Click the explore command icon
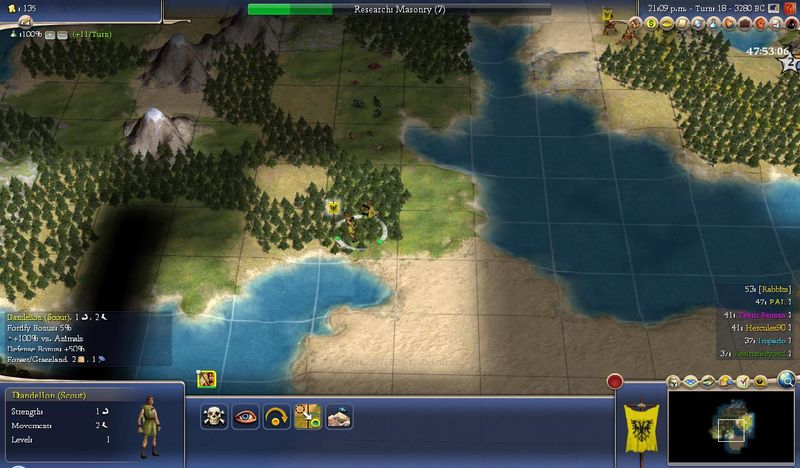The image size is (800, 468). (x=339, y=417)
